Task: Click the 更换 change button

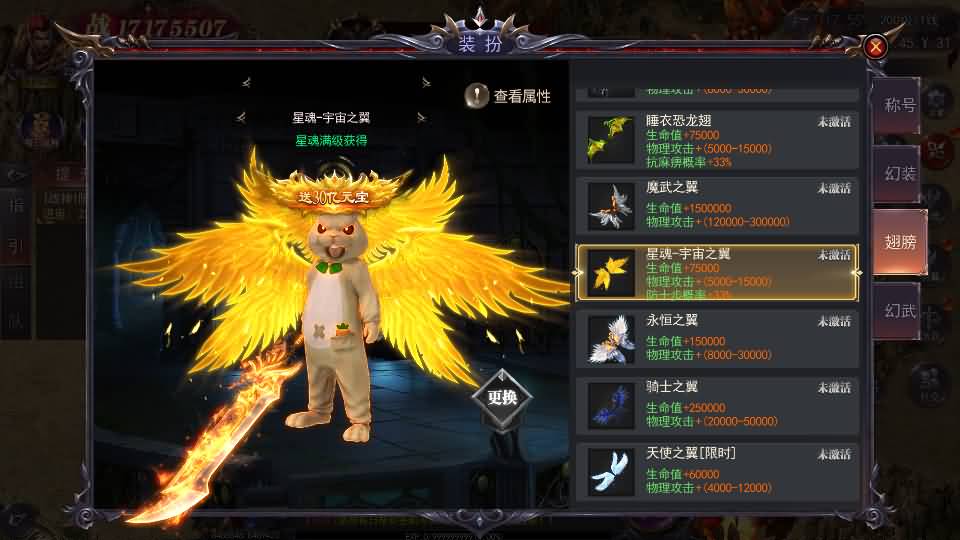Action: point(502,396)
